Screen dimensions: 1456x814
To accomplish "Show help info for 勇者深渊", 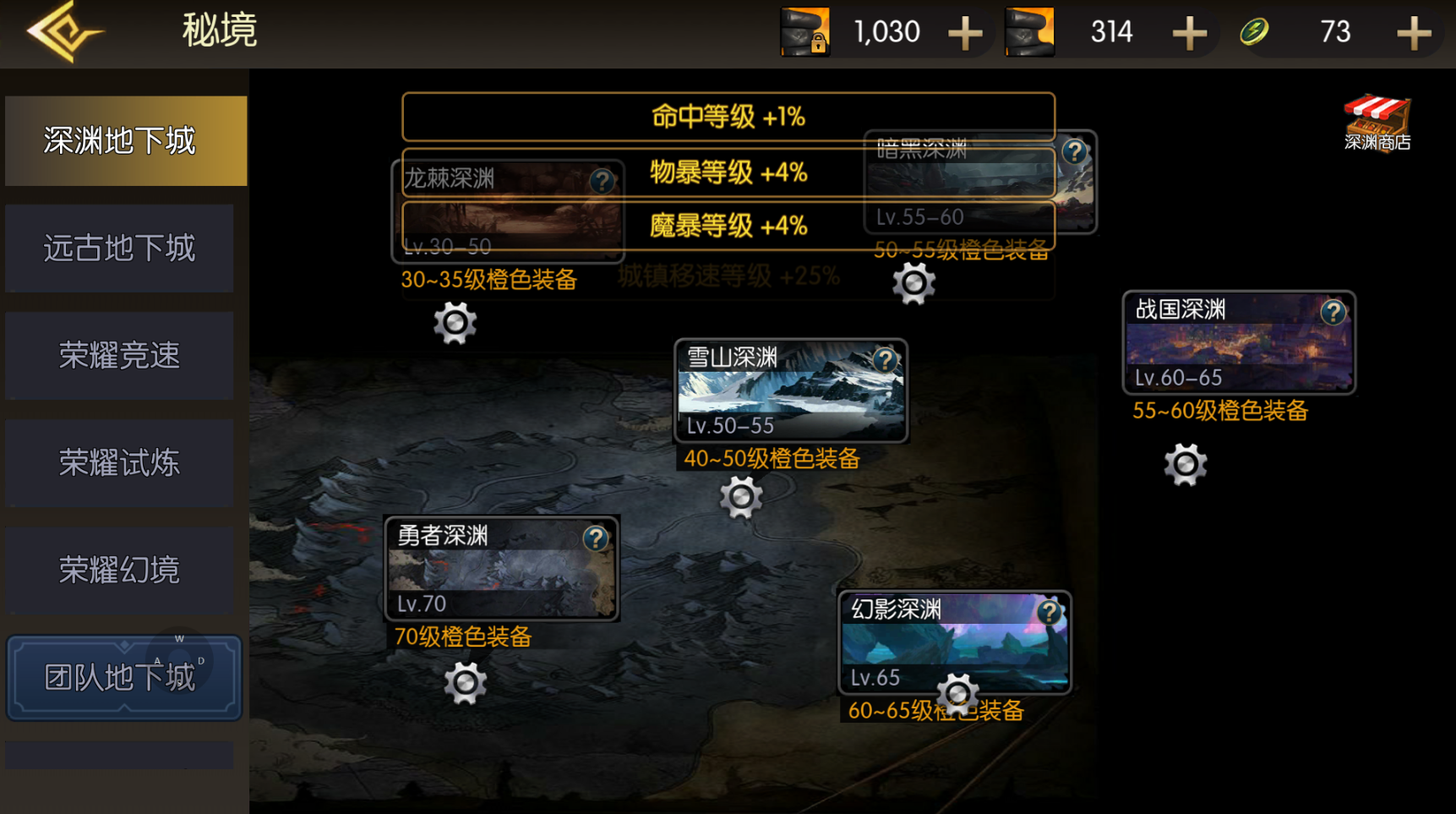I will (596, 538).
